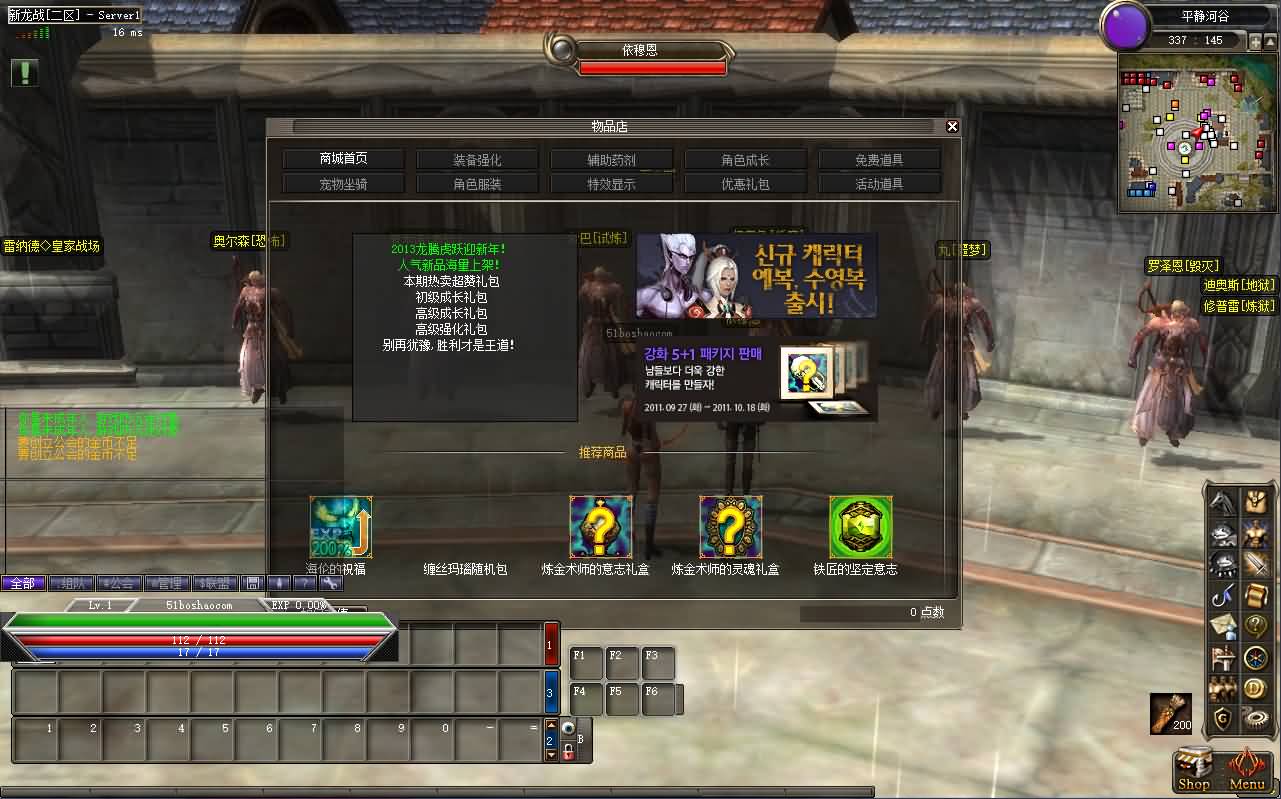The image size is (1281, 799).
Task: Toggle the eye icon near the hotbar
Action: click(x=569, y=728)
